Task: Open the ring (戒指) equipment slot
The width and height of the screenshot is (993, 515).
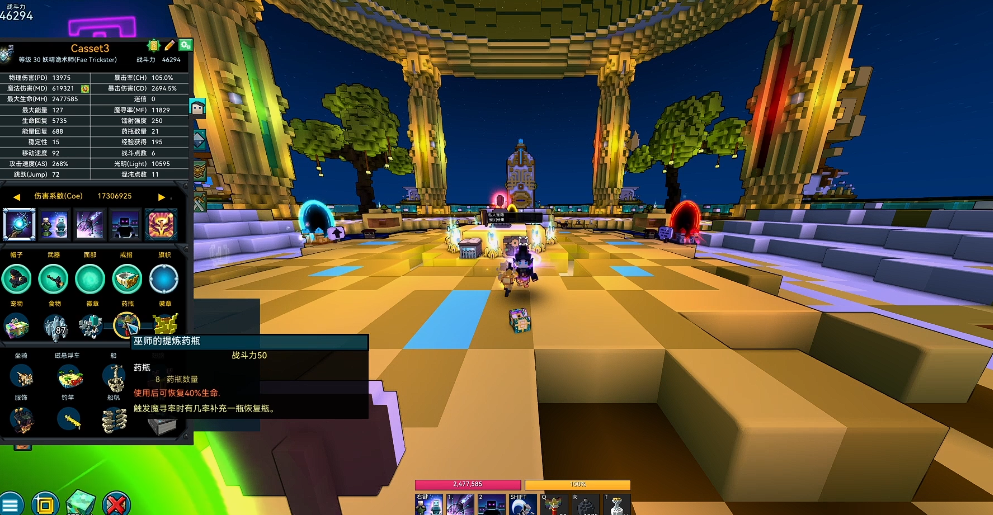Action: (126, 280)
